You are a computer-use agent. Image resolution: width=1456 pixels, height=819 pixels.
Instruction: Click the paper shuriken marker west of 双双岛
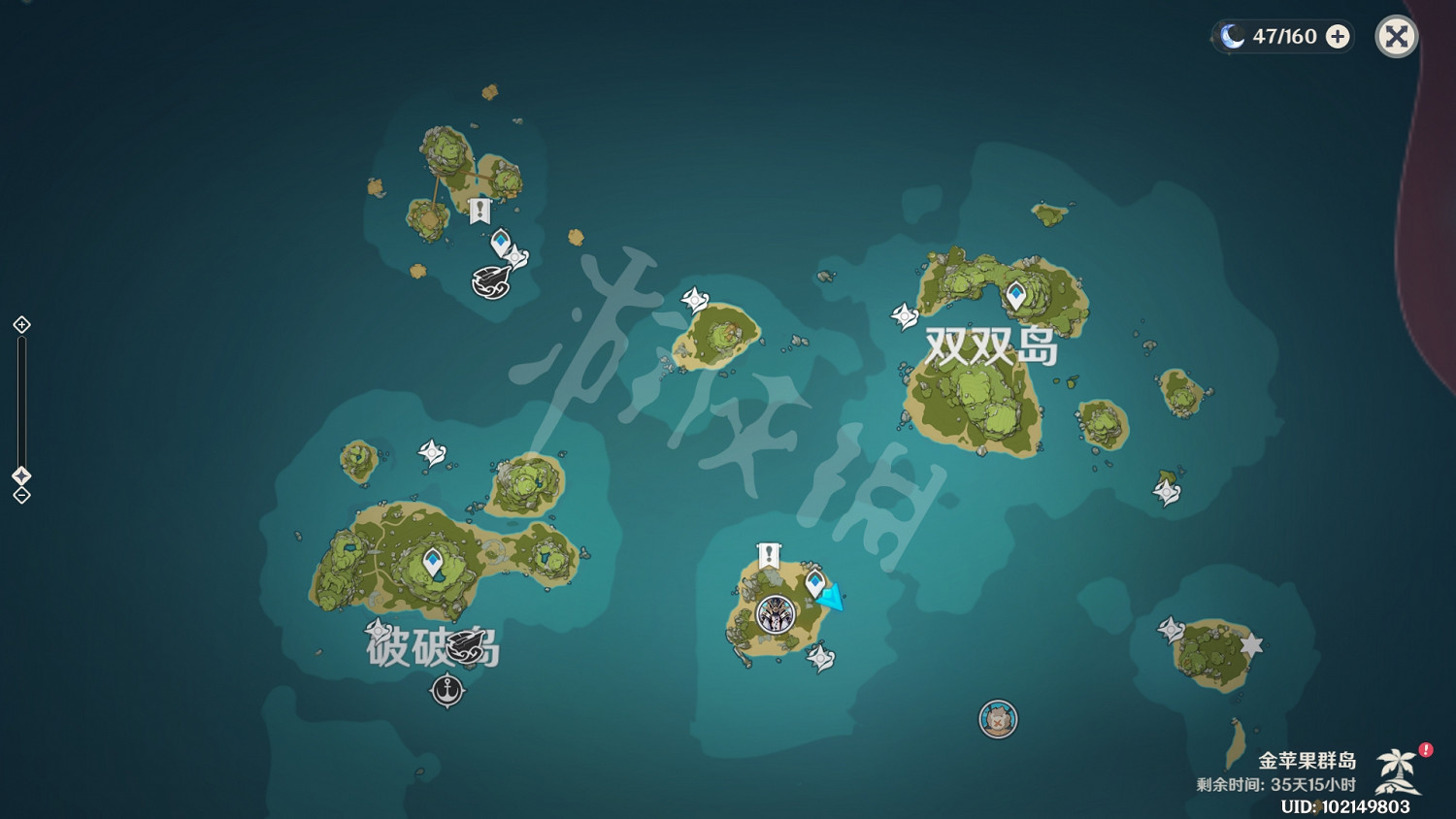[x=903, y=314]
